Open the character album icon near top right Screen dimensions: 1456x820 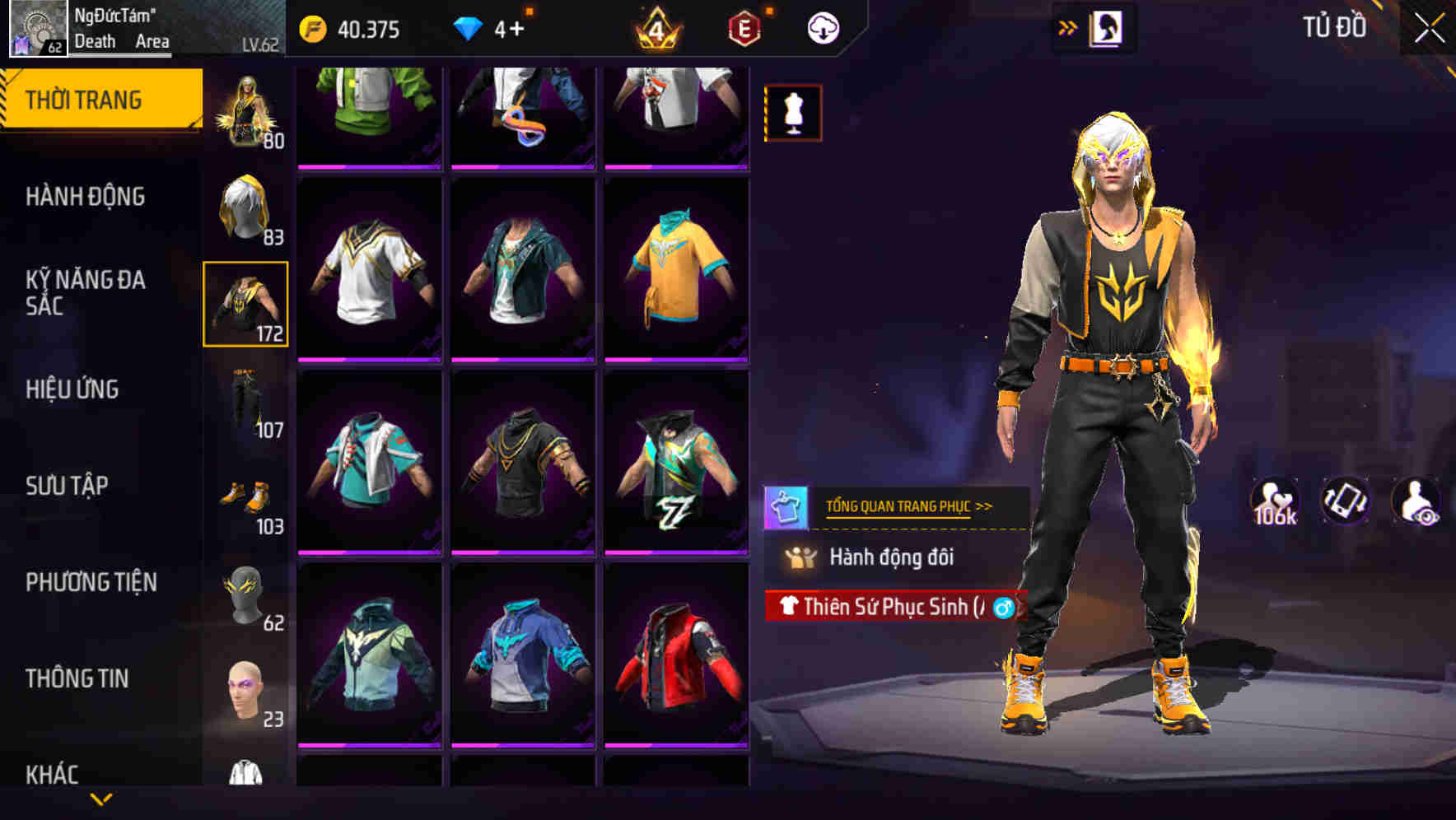point(1108,27)
